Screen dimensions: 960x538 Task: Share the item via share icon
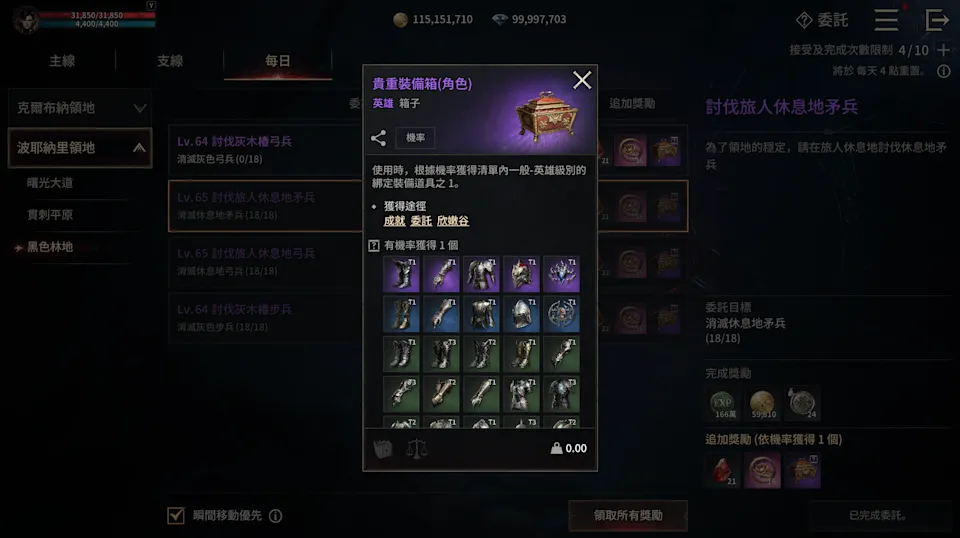(378, 139)
